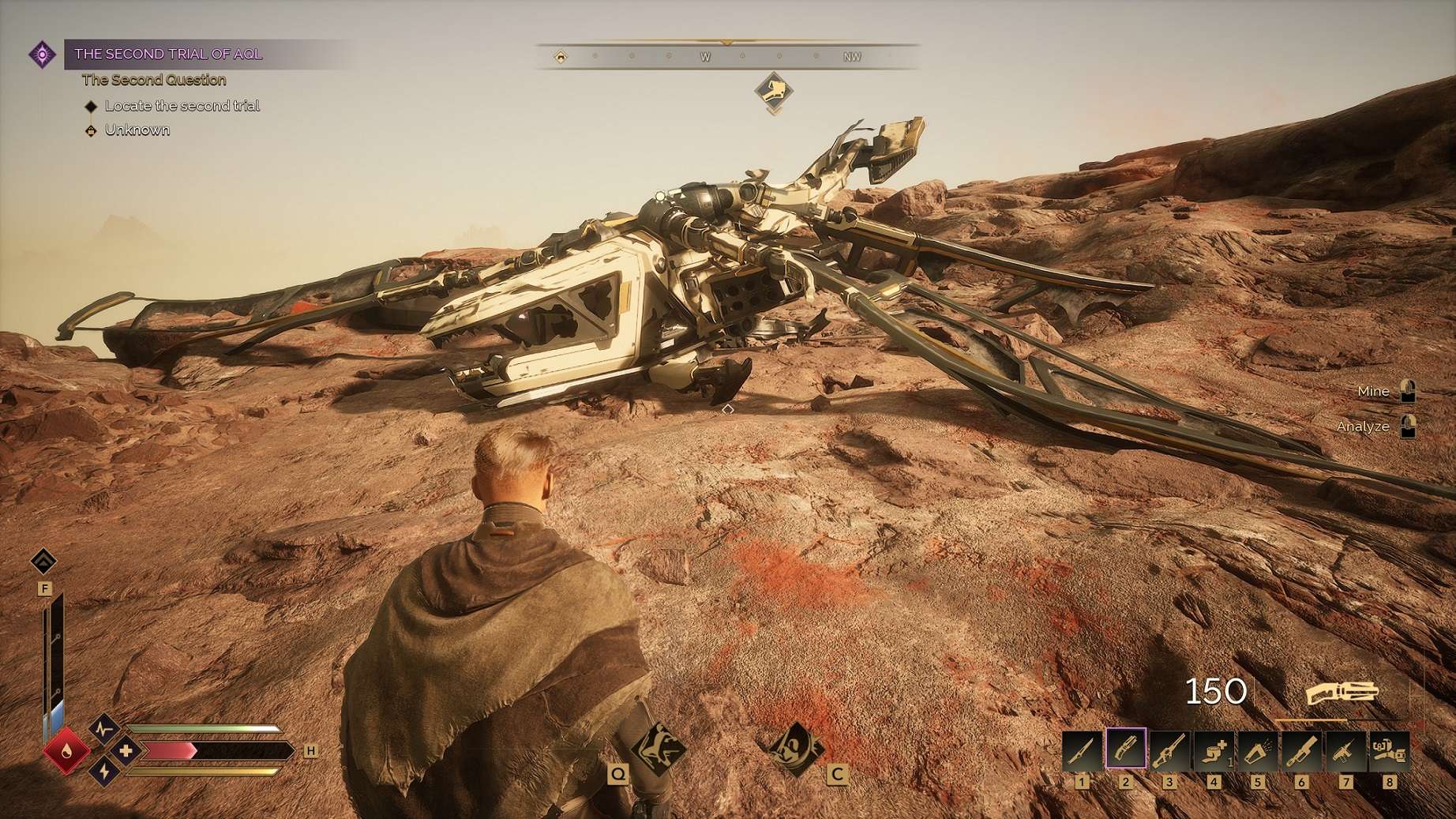Select the construction tool in slot 8

pos(1389,750)
